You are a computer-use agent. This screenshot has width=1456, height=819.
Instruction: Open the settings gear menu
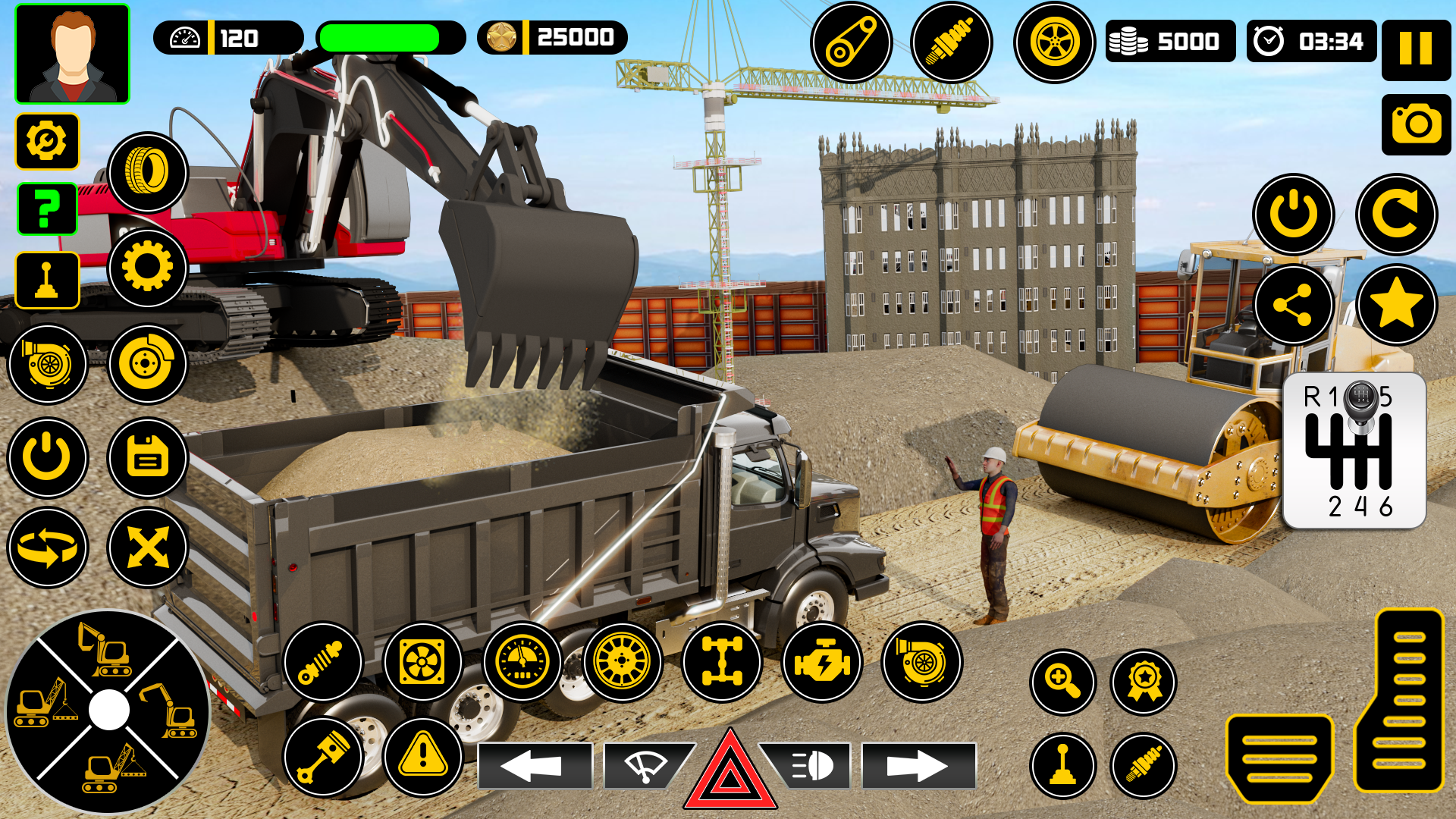[x=48, y=141]
